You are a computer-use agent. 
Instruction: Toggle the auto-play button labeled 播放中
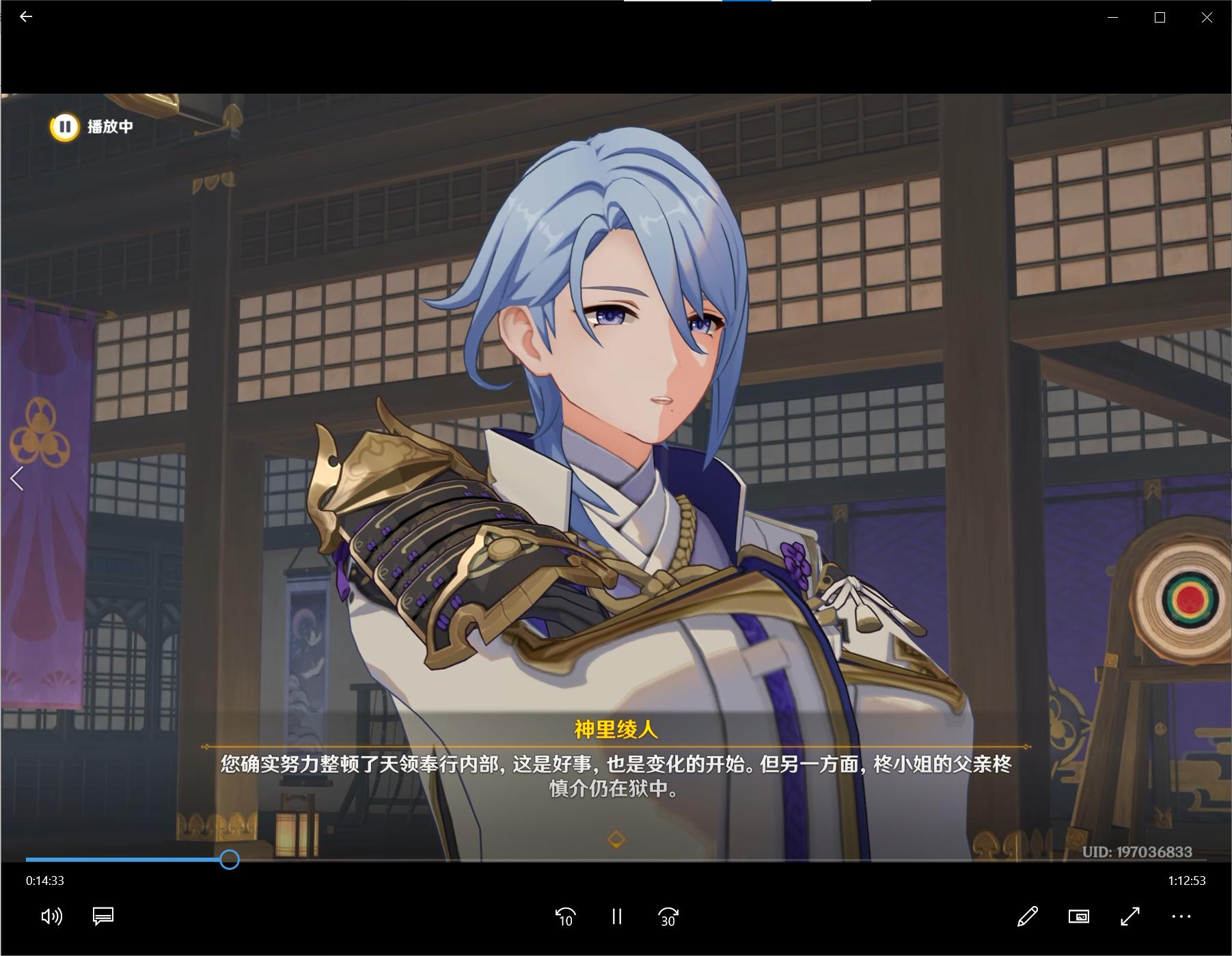point(65,127)
